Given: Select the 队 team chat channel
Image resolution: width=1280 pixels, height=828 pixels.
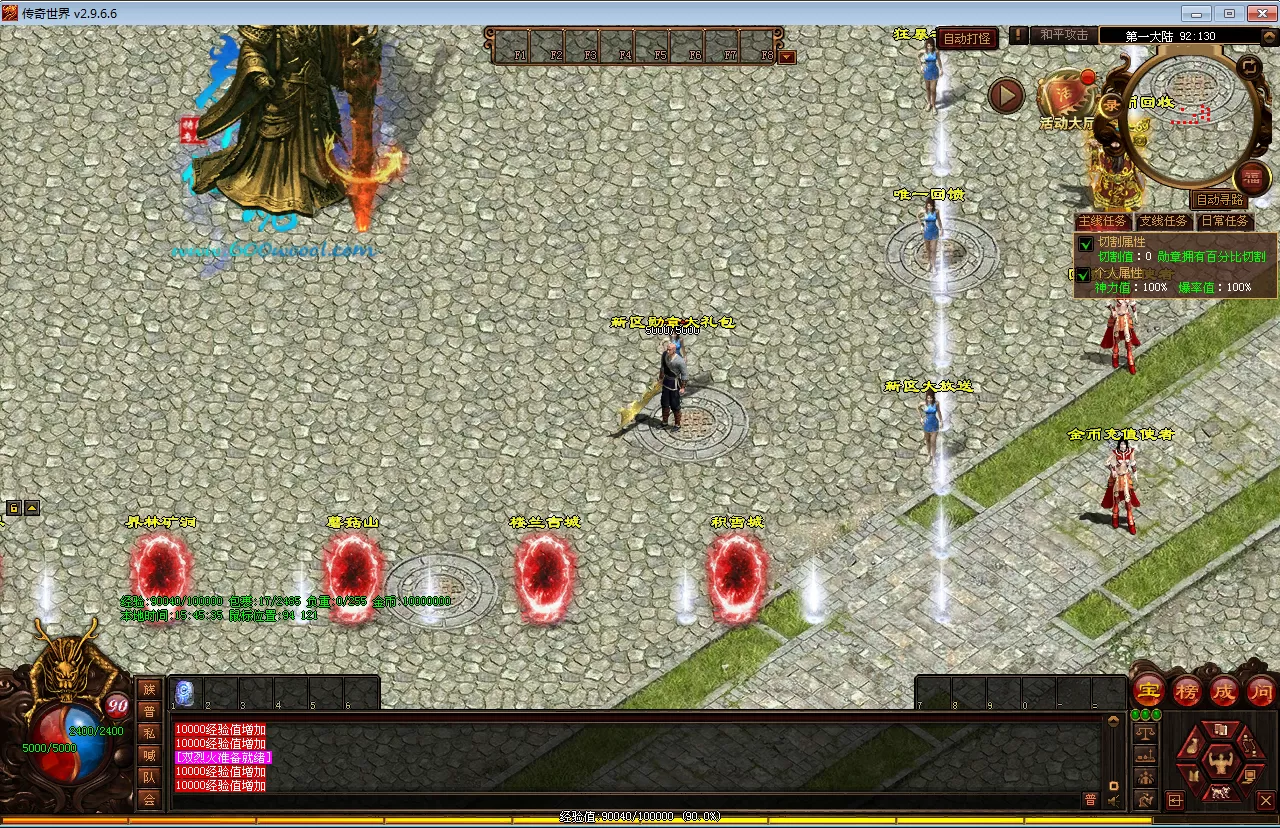Looking at the screenshot, I should point(149,777).
